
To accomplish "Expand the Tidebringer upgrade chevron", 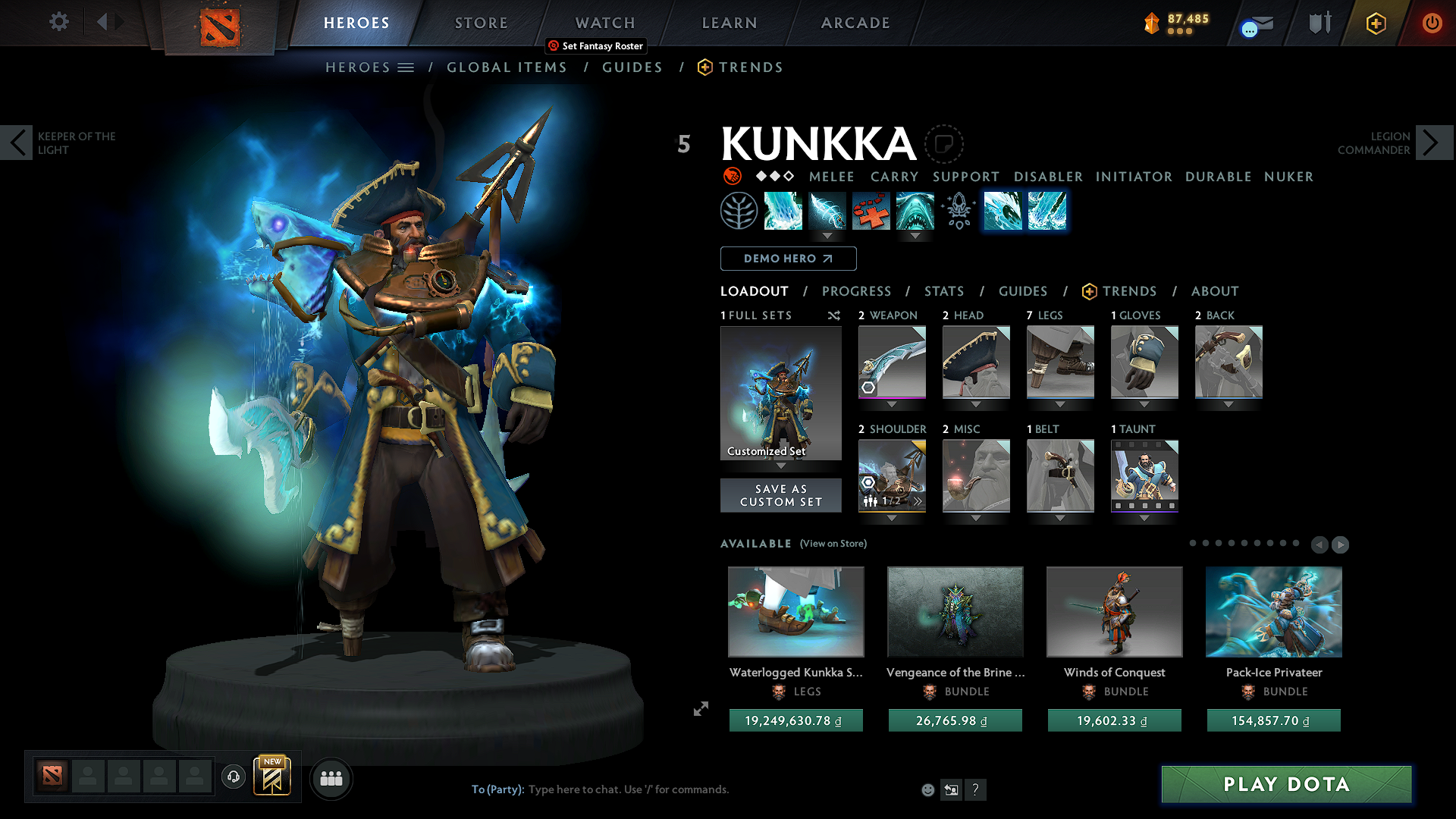I will (x=827, y=237).
